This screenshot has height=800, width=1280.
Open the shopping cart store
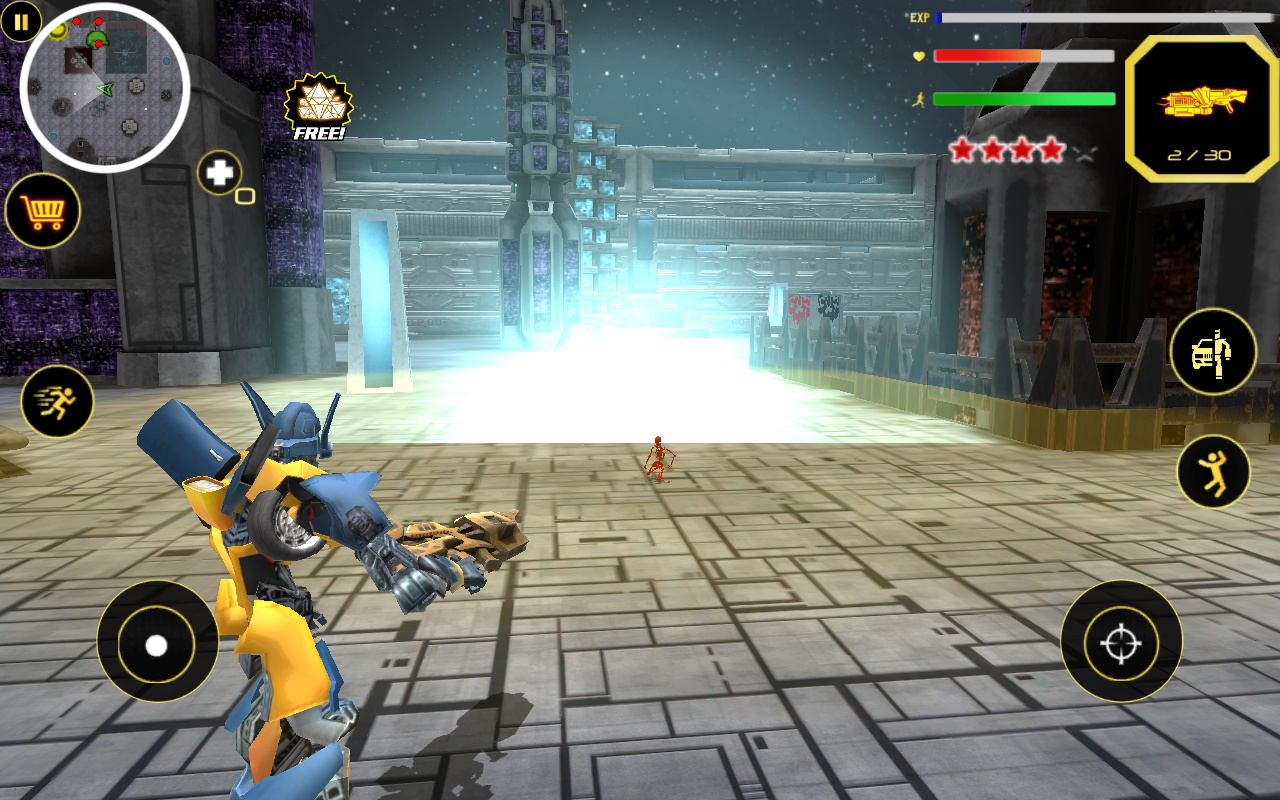tap(43, 211)
